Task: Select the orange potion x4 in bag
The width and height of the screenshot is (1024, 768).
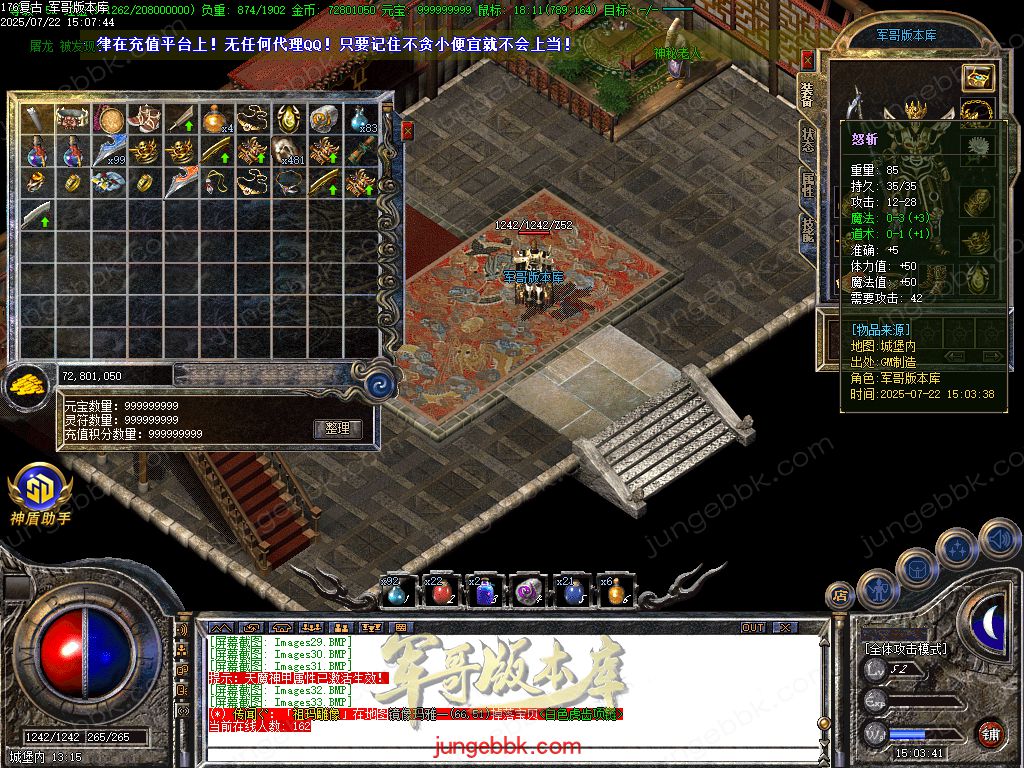Action: 214,119
